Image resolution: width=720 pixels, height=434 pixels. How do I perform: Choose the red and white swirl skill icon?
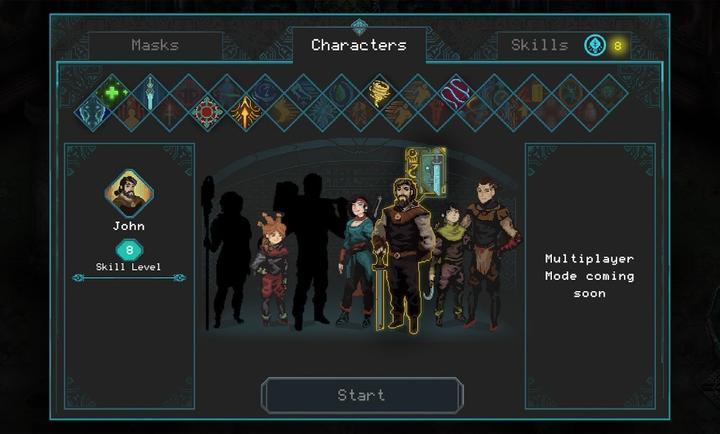point(456,92)
